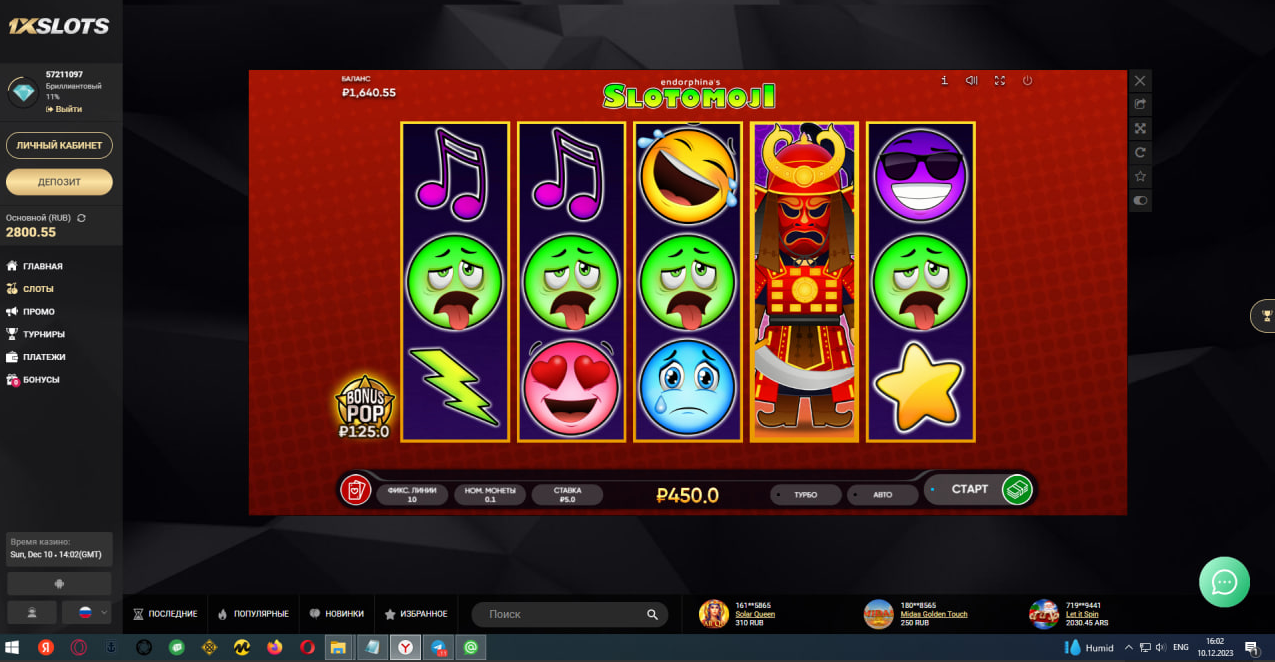This screenshot has width=1275, height=662.
Task: Buy the Bonus Pop feature for ₽125.0
Action: click(364, 408)
